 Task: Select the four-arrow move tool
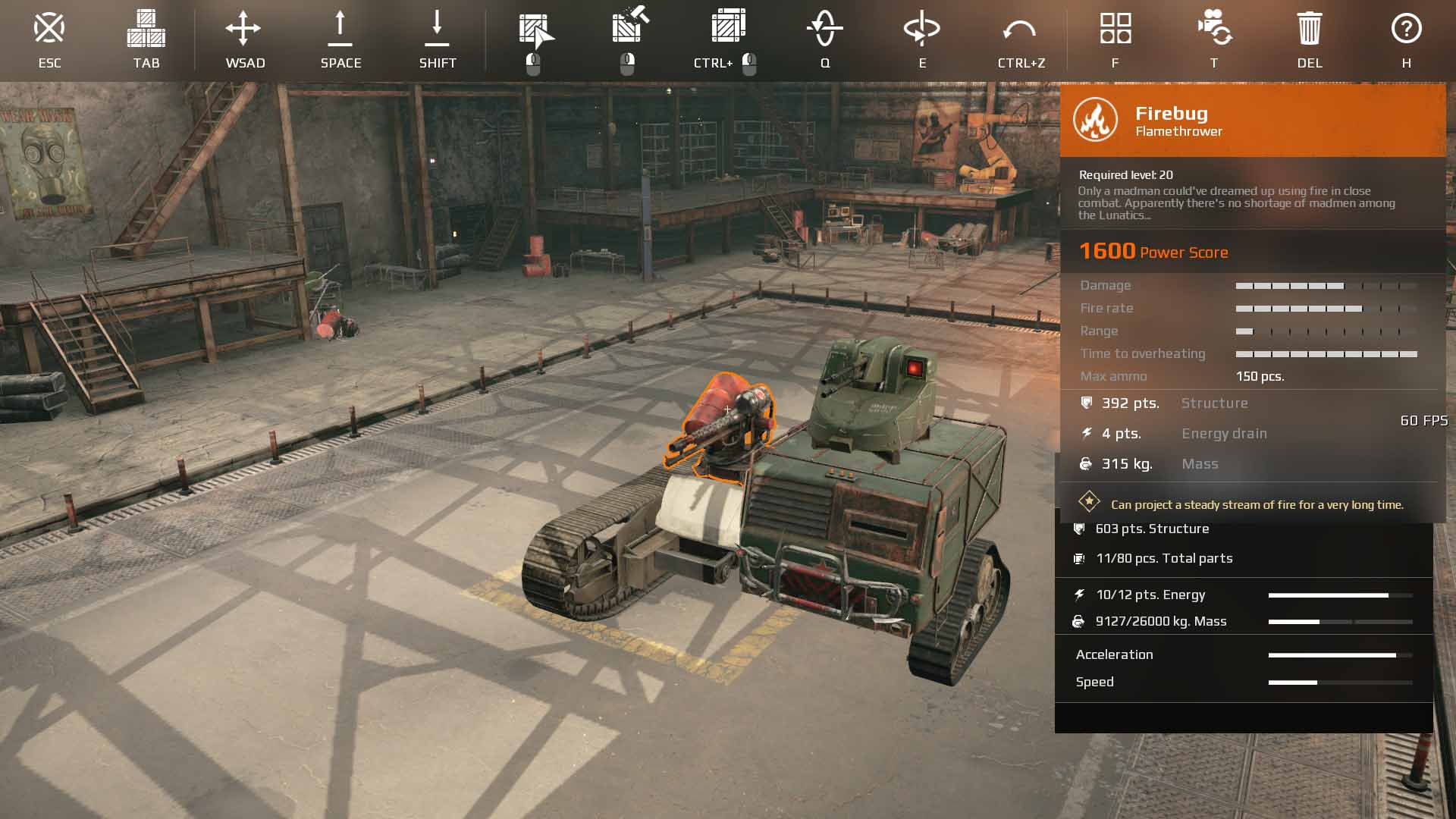pyautogui.click(x=243, y=29)
